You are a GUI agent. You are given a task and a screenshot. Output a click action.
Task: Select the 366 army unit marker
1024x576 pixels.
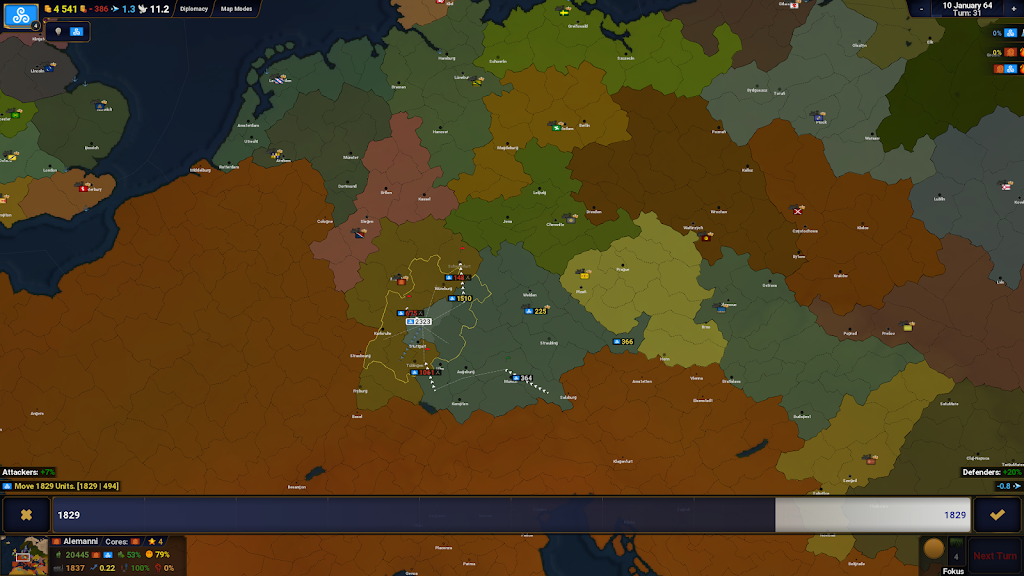pyautogui.click(x=622, y=342)
